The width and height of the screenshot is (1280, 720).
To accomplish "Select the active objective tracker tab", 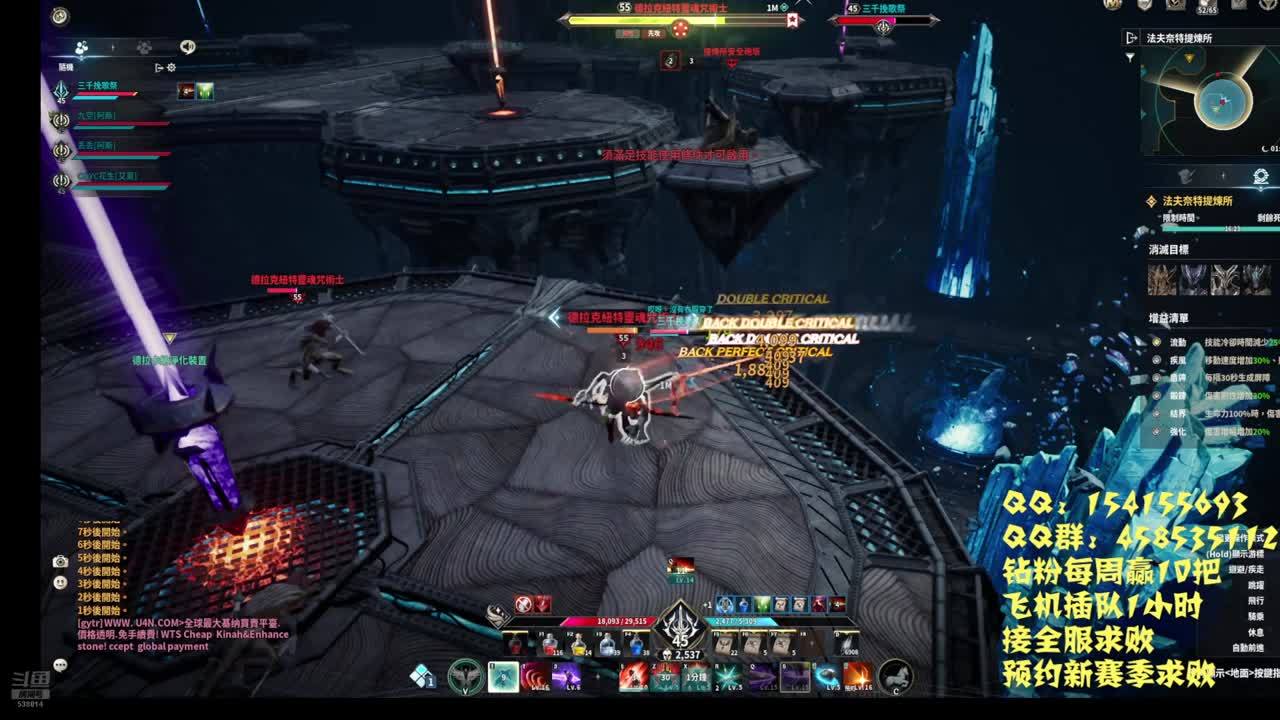I will [1261, 177].
